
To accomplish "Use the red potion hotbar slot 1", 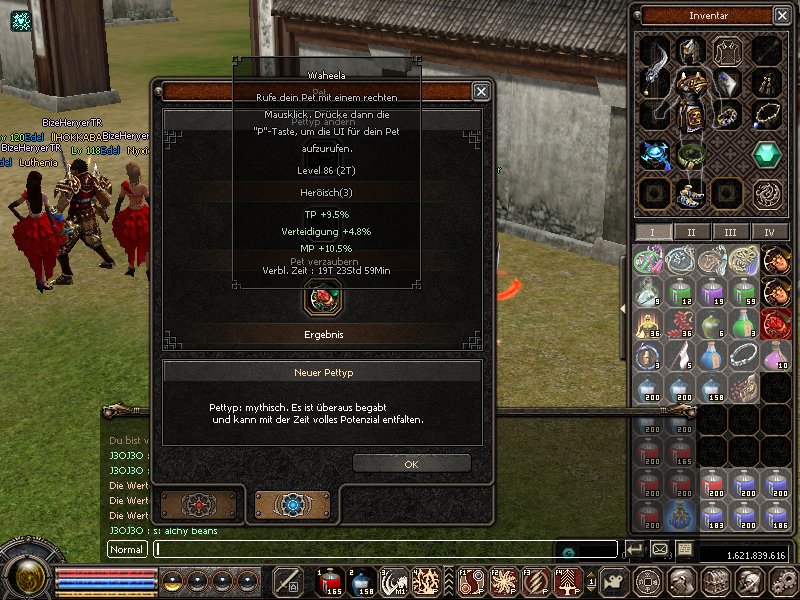I will click(x=331, y=581).
